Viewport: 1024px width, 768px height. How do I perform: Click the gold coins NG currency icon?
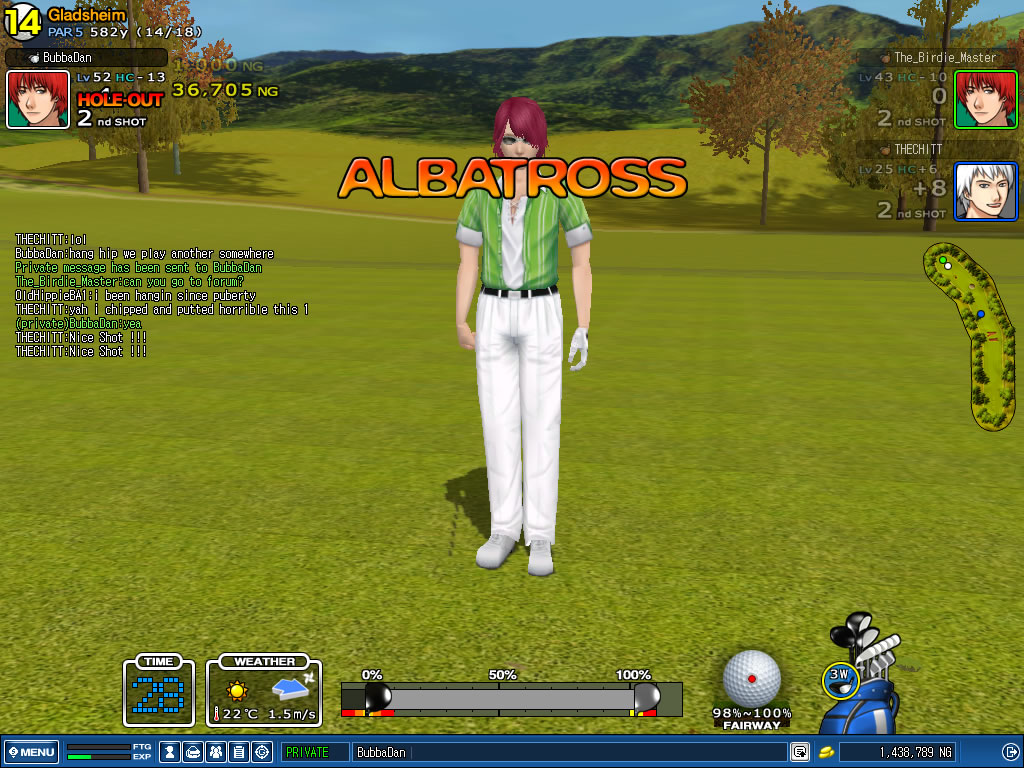[x=827, y=752]
